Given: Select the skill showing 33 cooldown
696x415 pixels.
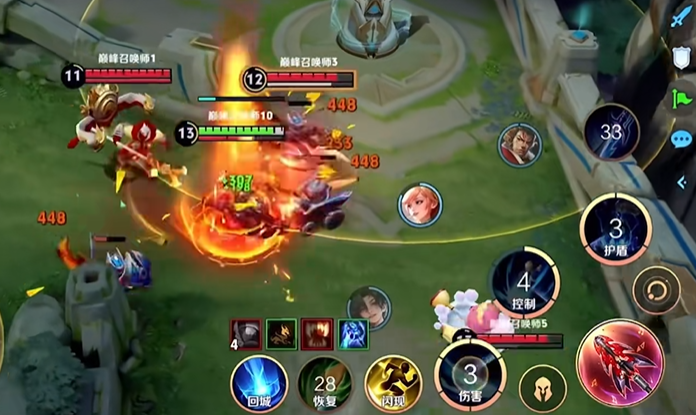Looking at the screenshot, I should [x=611, y=132].
